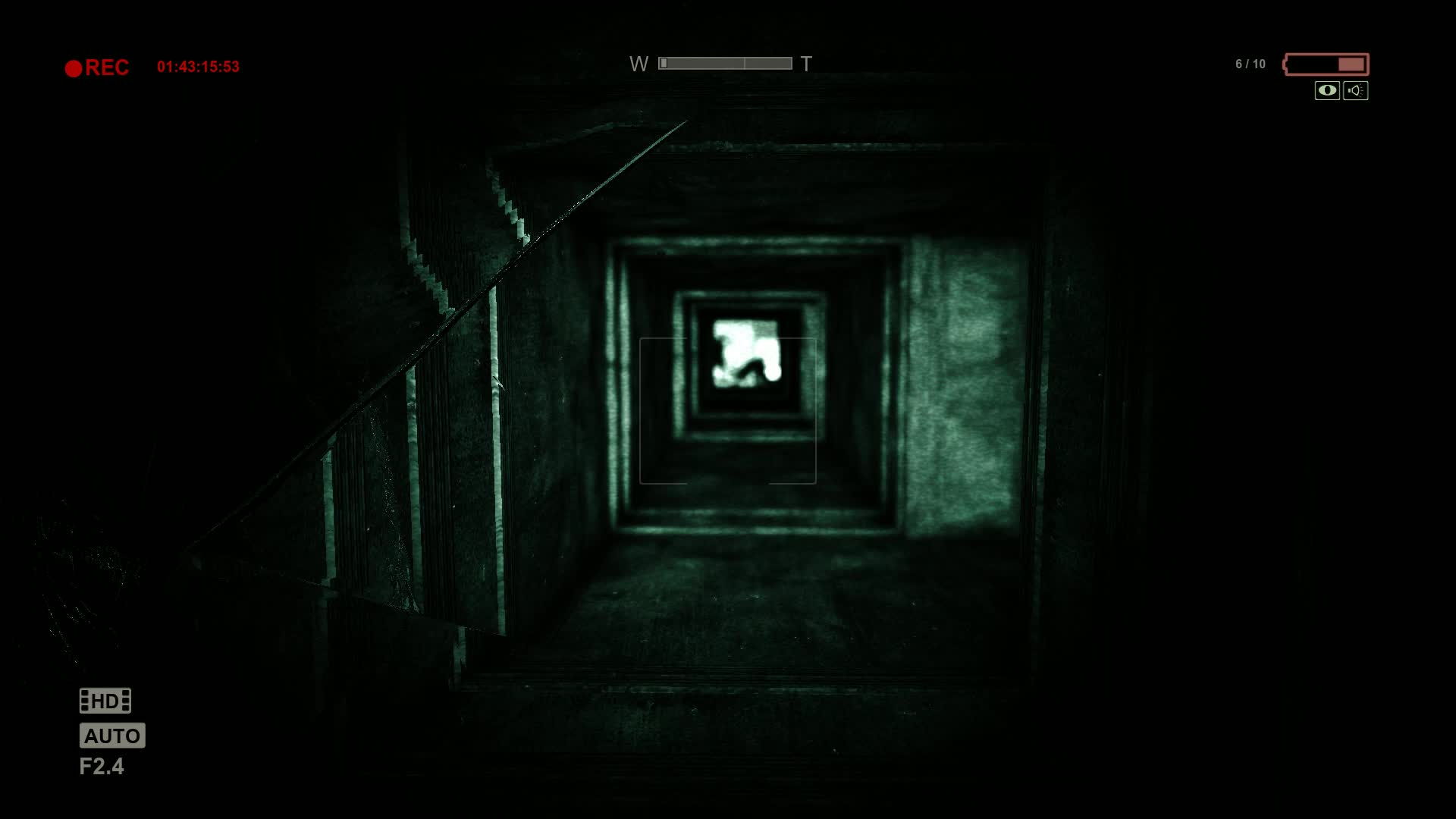1456x819 pixels.
Task: Click the AUTO exposure mode badge
Action: [x=112, y=735]
